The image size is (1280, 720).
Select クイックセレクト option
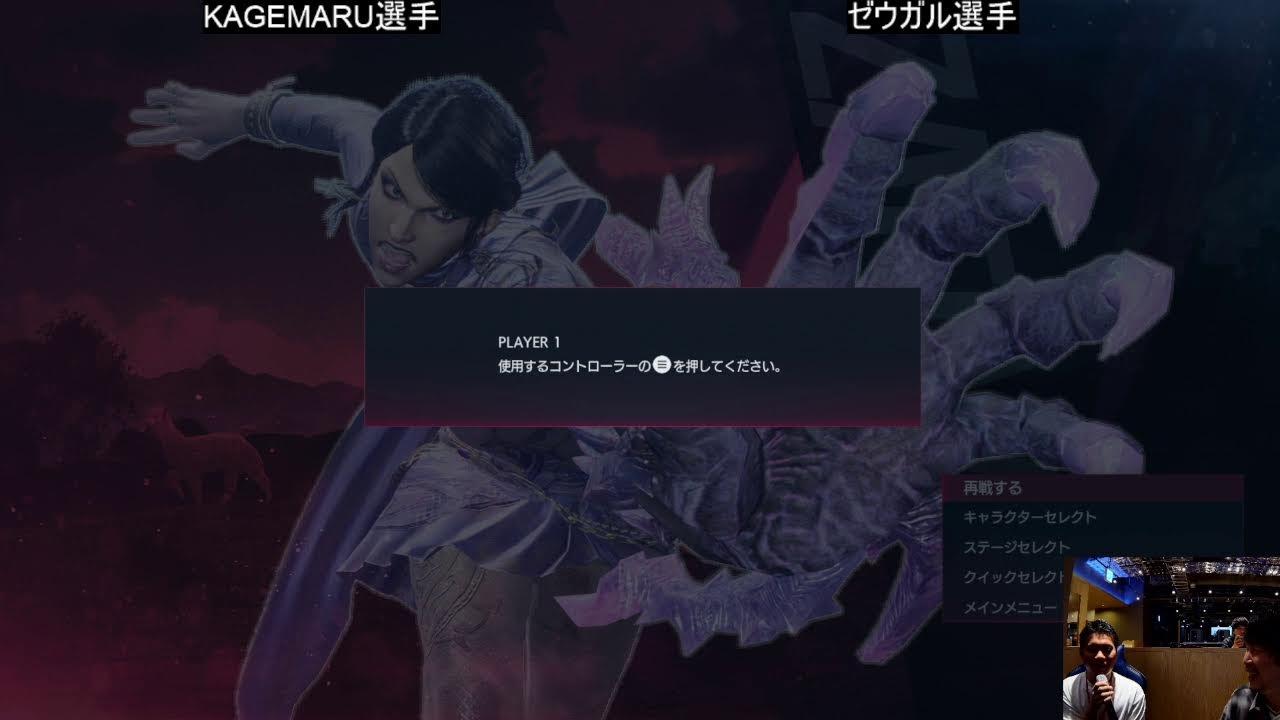1013,577
